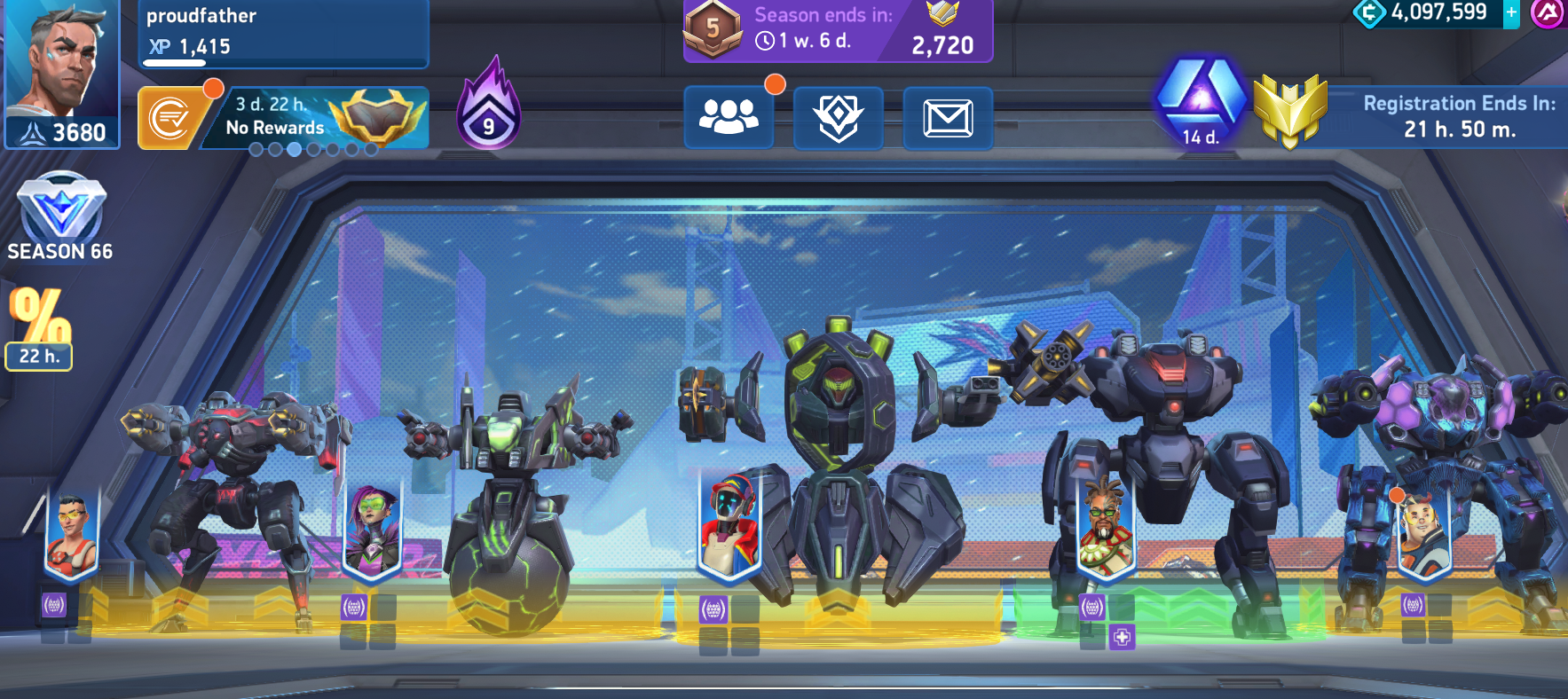Open the mail inbox

tap(948, 117)
